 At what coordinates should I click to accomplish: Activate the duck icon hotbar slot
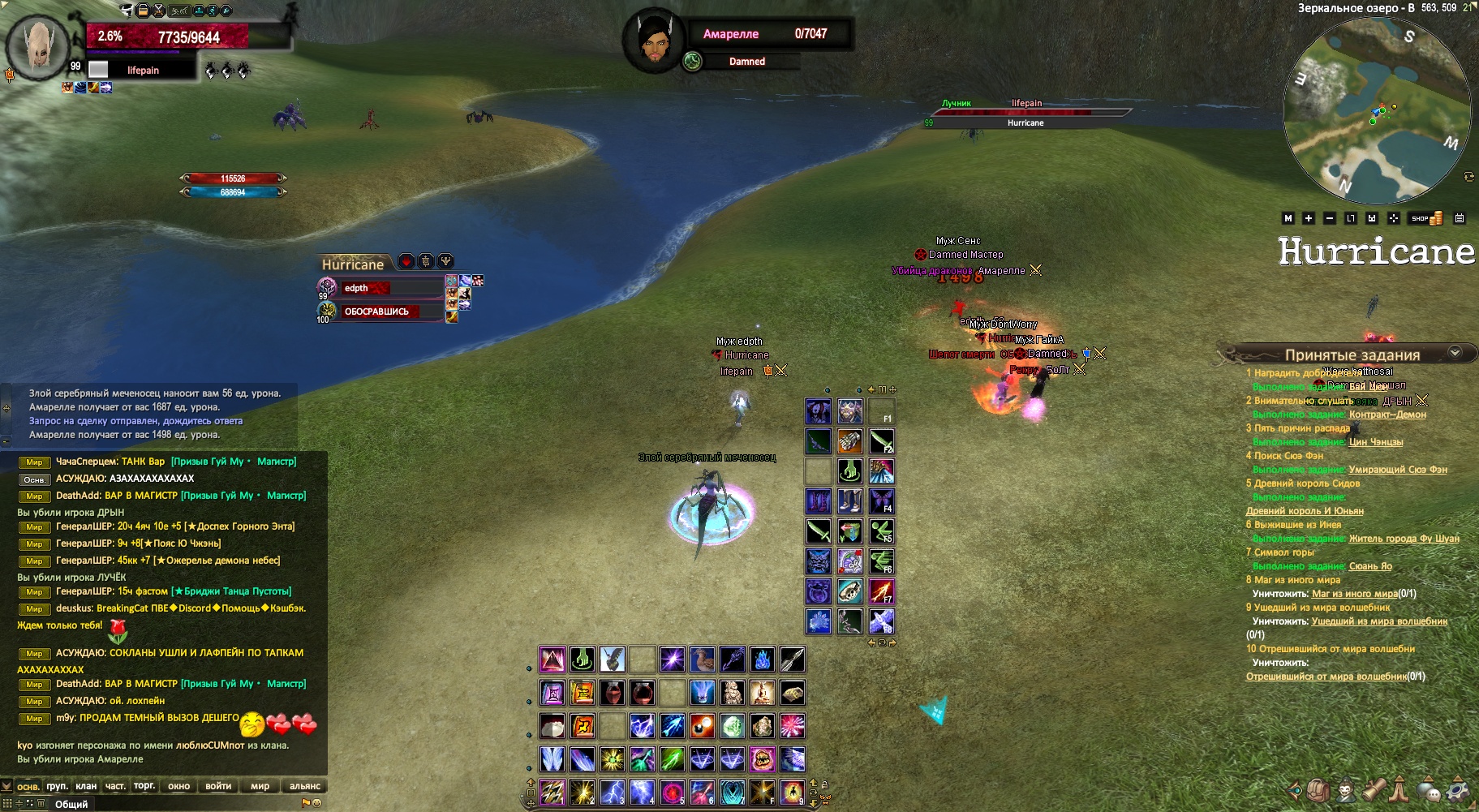point(703,659)
